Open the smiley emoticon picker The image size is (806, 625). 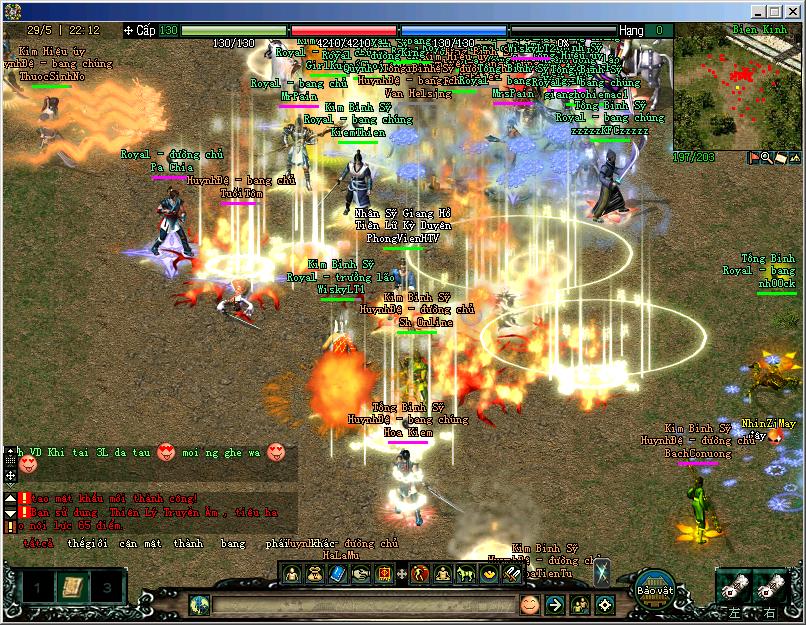coord(529,605)
